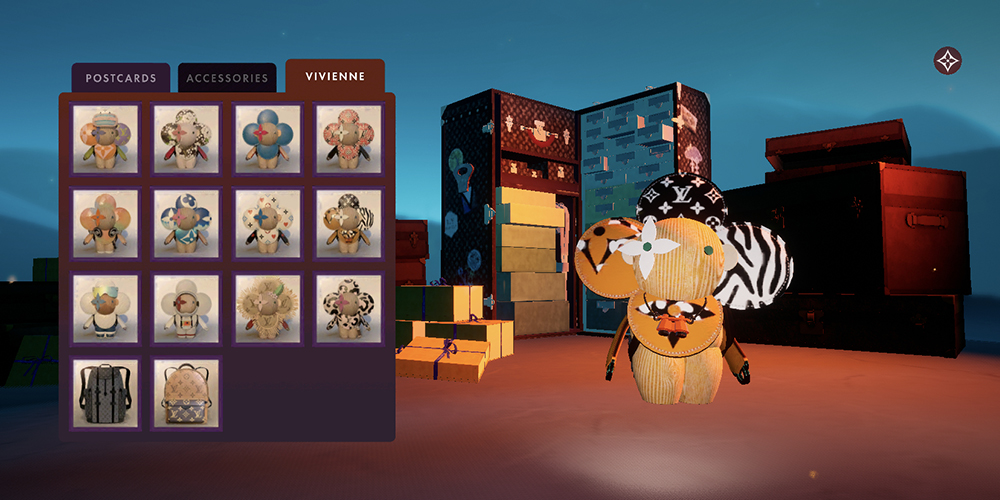
Task: Select the Vivienne tab
Action: [x=335, y=76]
